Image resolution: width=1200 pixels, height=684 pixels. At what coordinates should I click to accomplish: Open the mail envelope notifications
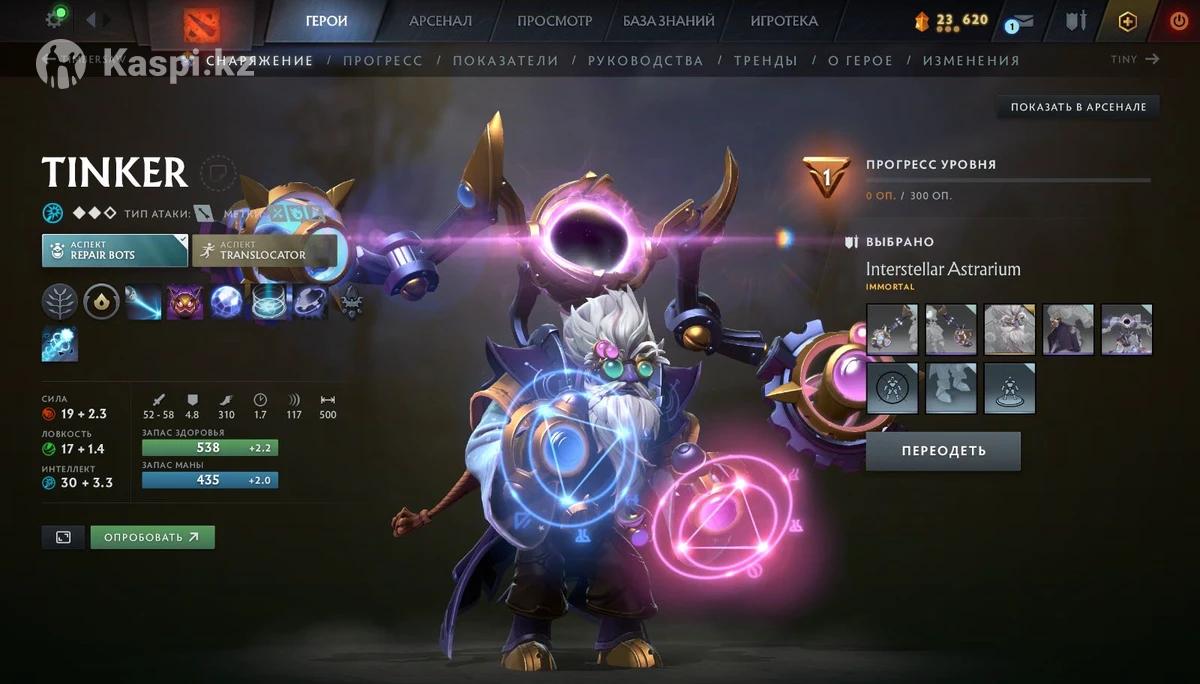coord(1024,22)
